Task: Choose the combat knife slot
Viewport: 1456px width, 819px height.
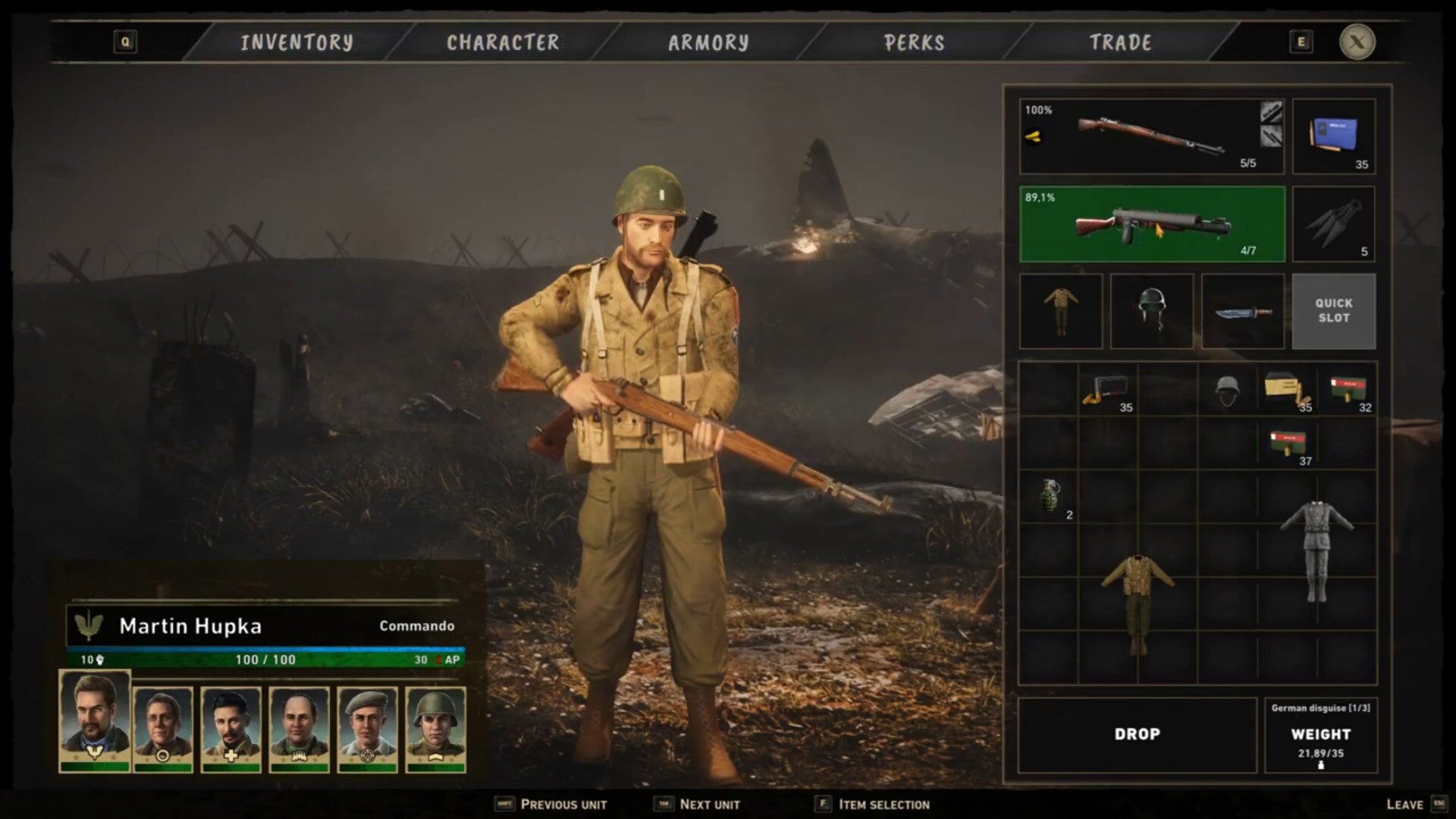Action: [1242, 311]
